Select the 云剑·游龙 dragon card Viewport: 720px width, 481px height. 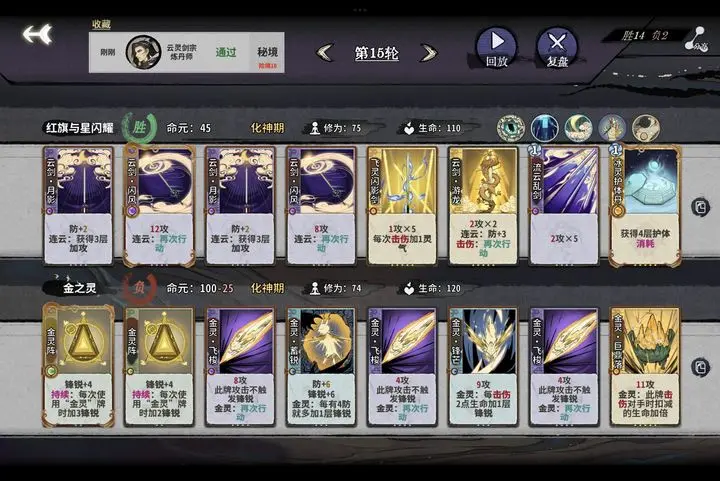click(x=483, y=204)
